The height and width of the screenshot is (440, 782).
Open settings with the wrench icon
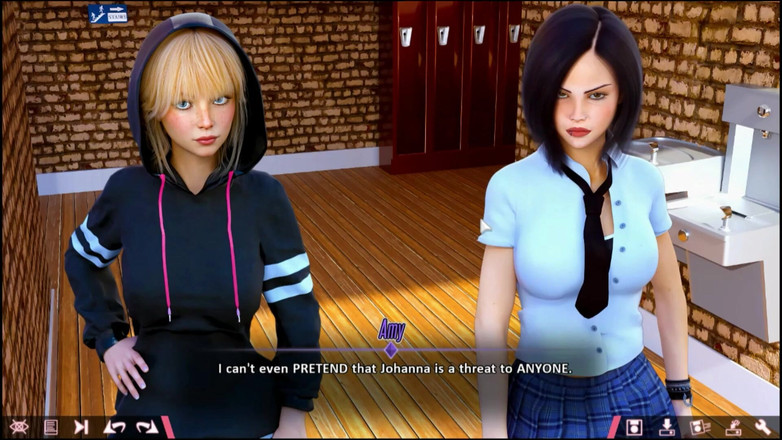763,427
